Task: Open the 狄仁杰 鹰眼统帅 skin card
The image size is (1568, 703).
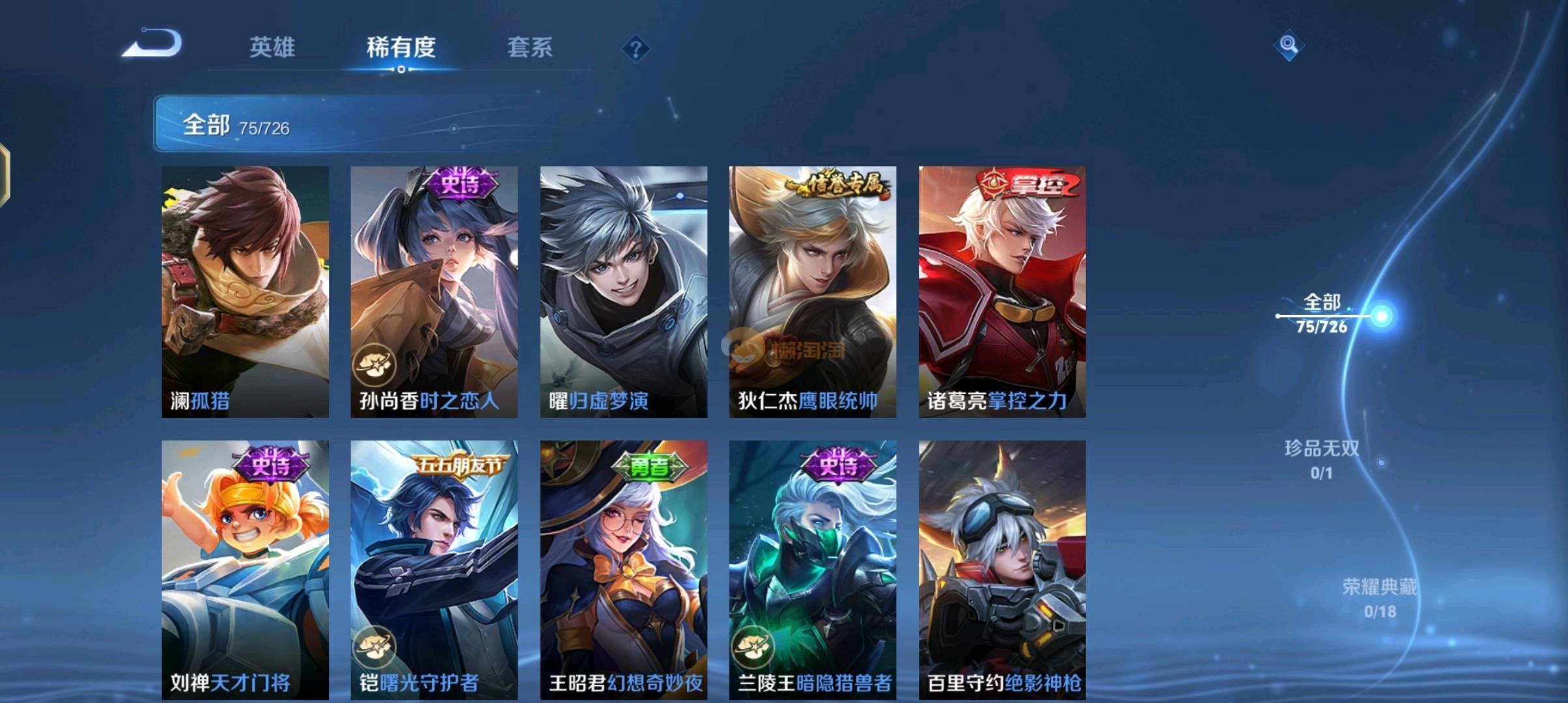Action: click(x=812, y=291)
